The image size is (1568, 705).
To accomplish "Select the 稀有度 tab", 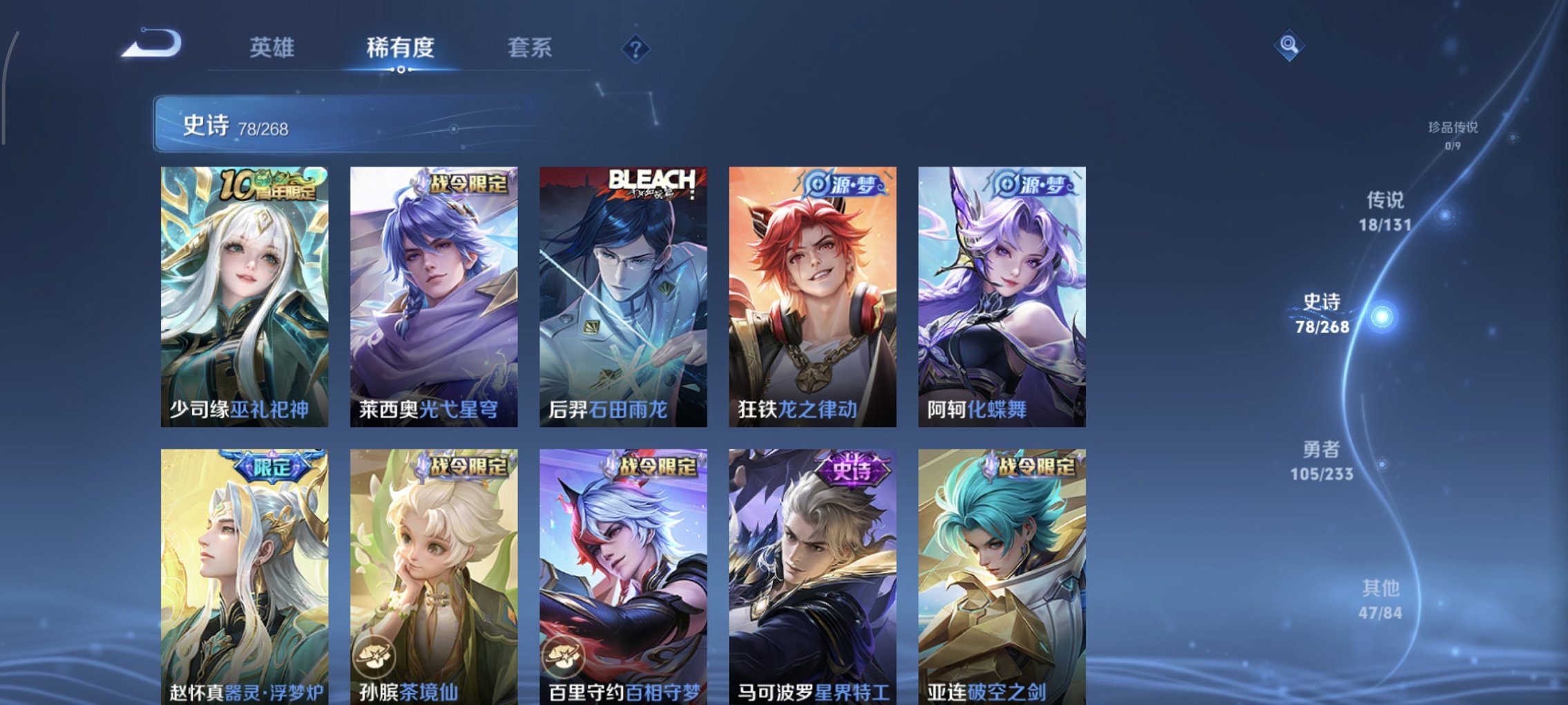I will click(x=401, y=47).
